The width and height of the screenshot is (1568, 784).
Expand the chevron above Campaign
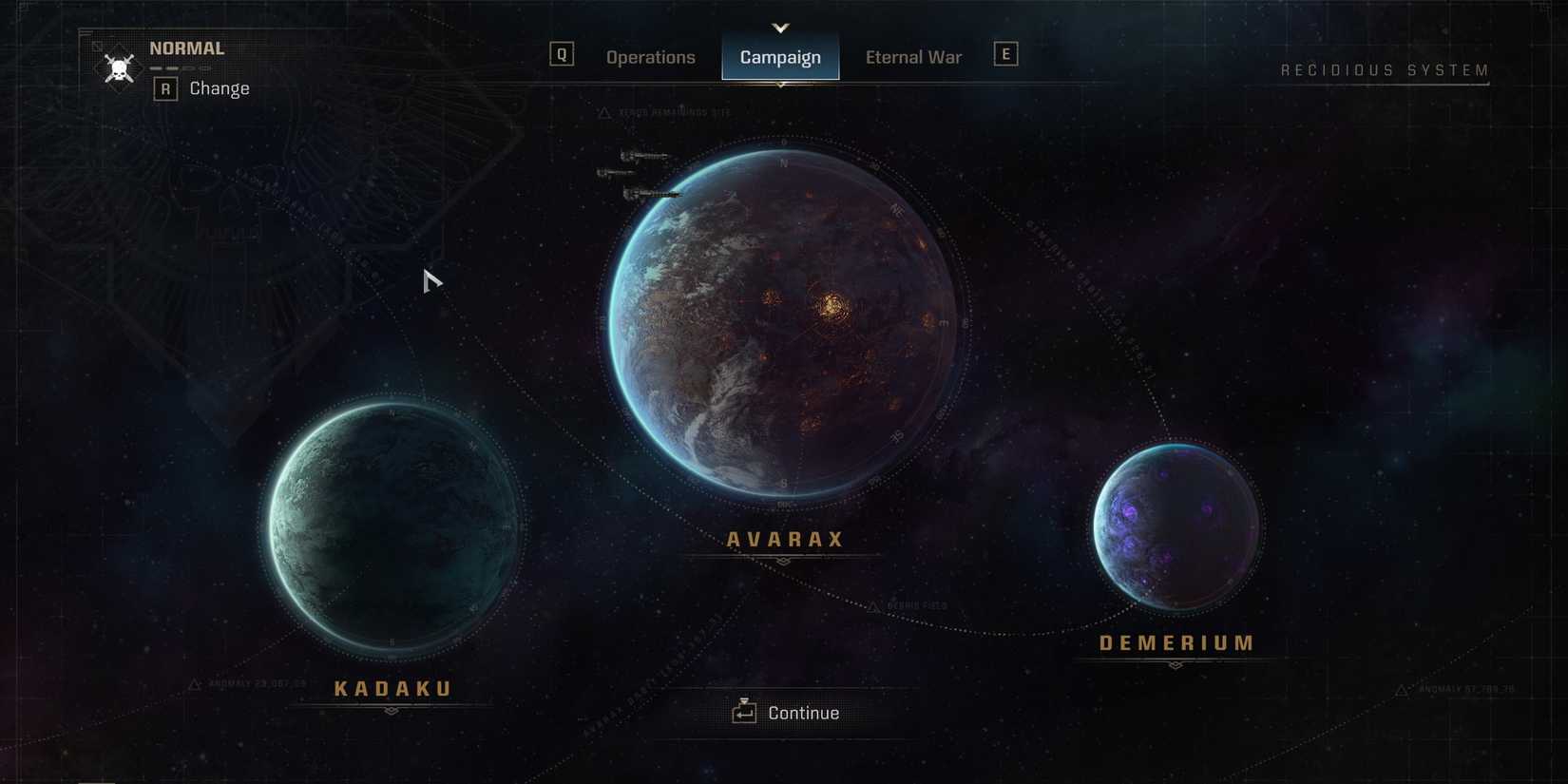coord(781,26)
